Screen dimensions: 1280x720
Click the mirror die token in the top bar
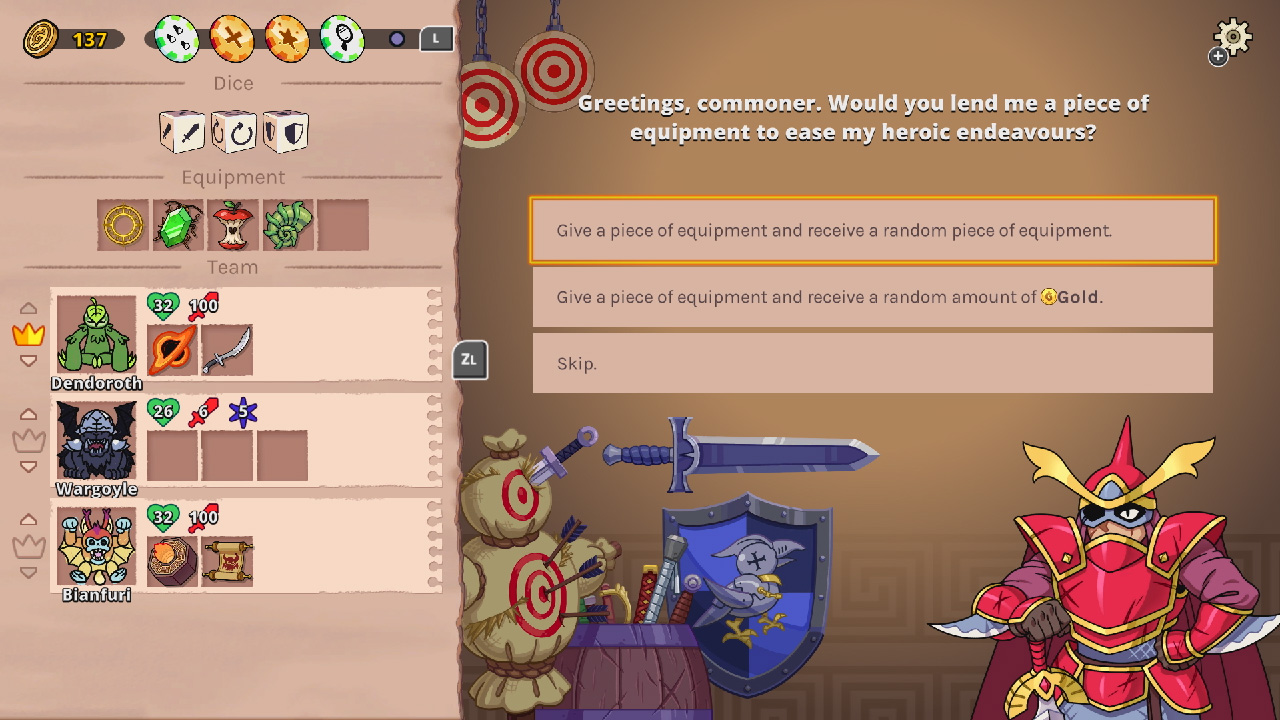(x=341, y=39)
